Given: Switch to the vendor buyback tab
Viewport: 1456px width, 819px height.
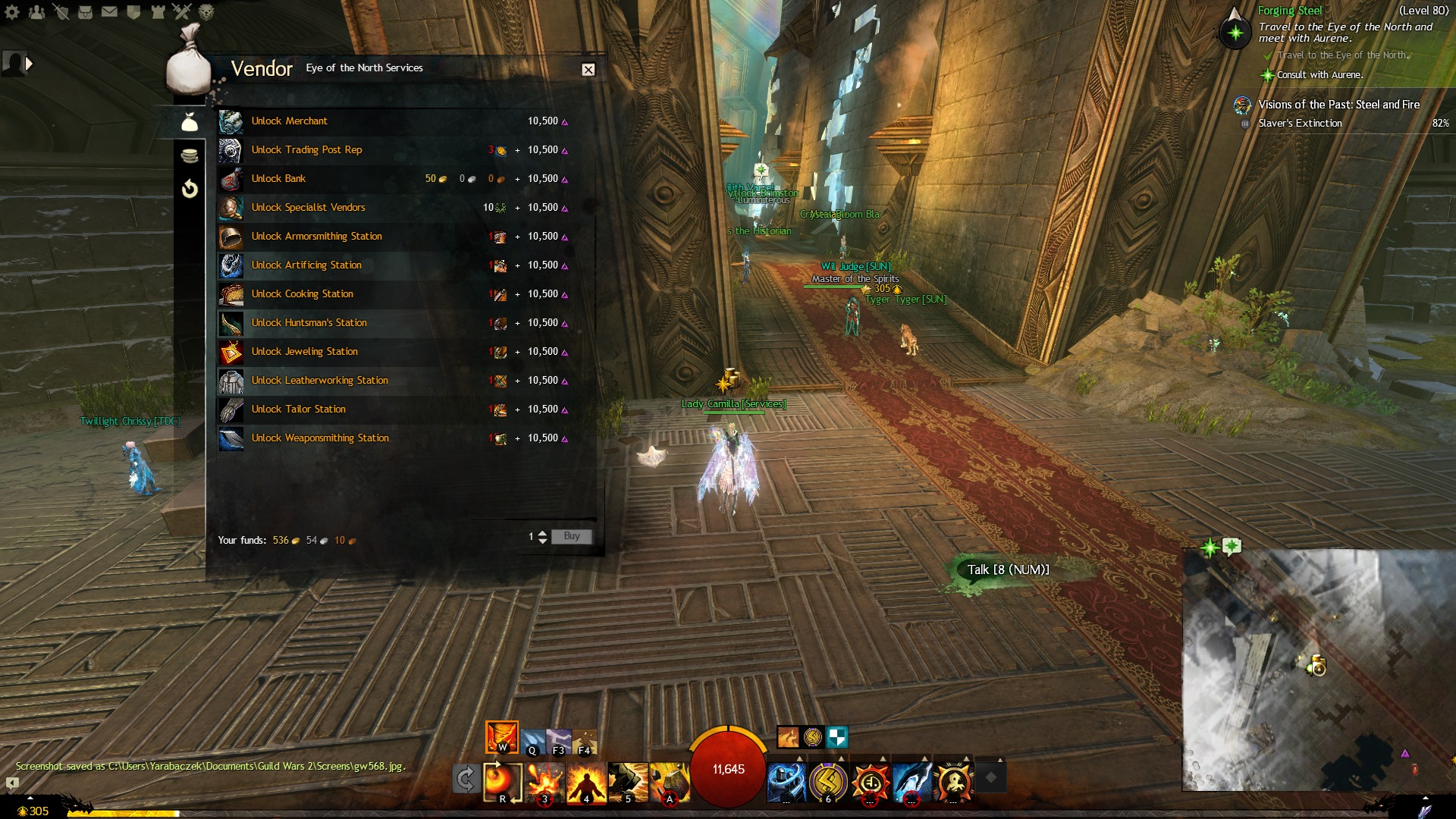Looking at the screenshot, I should pos(190,188).
